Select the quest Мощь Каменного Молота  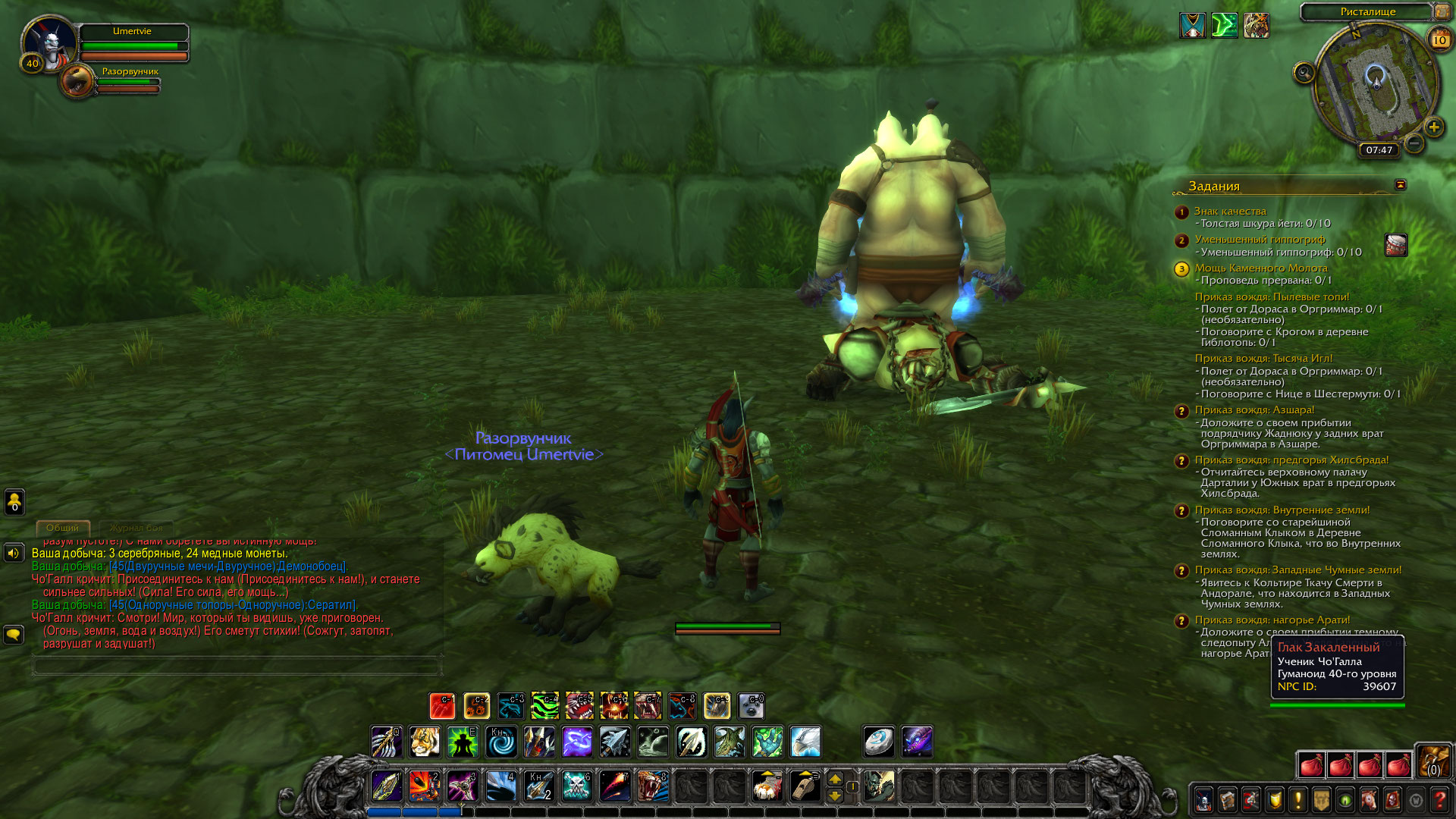pyautogui.click(x=1260, y=268)
